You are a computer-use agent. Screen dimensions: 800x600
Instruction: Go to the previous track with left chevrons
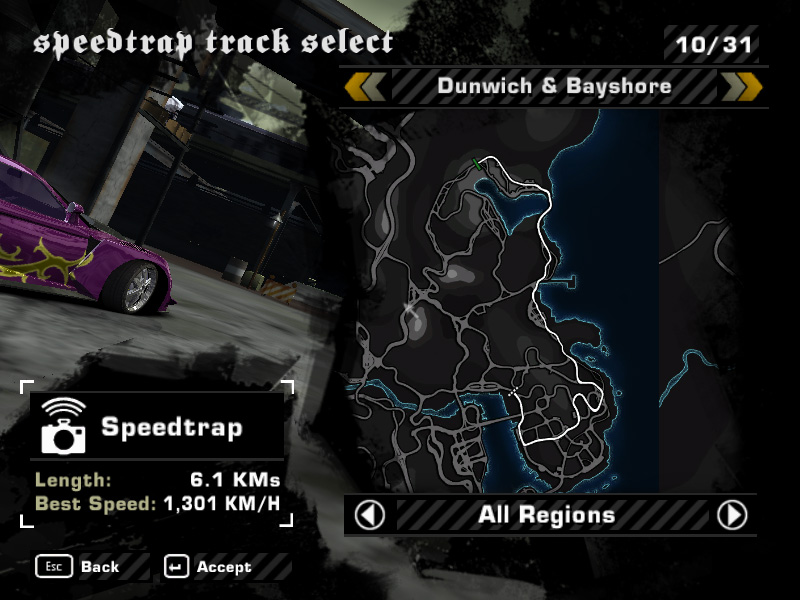point(365,86)
